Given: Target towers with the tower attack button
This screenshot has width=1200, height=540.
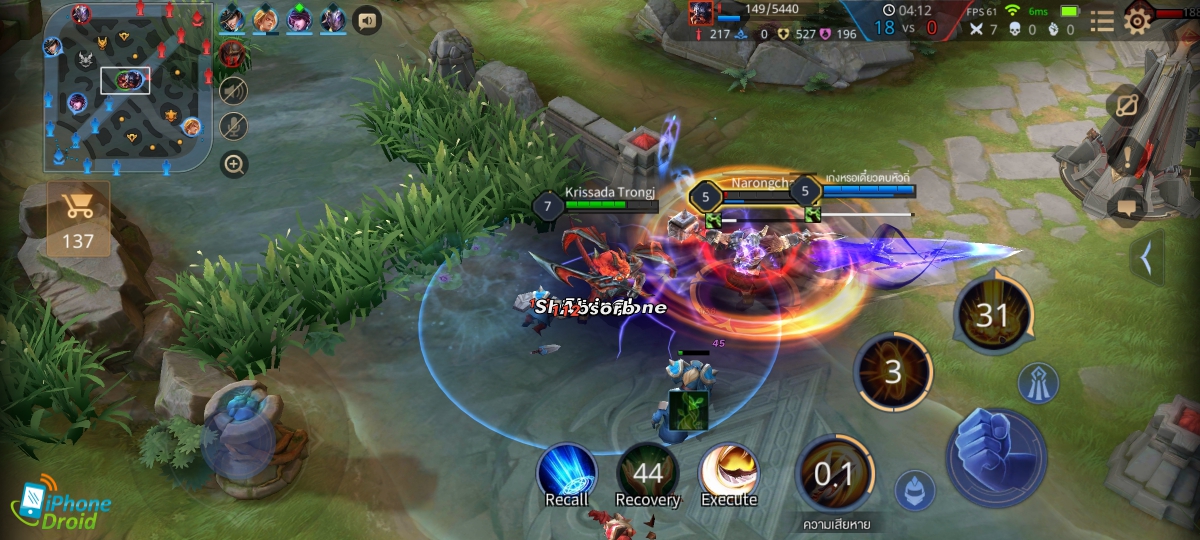Looking at the screenshot, I should click(x=1038, y=383).
